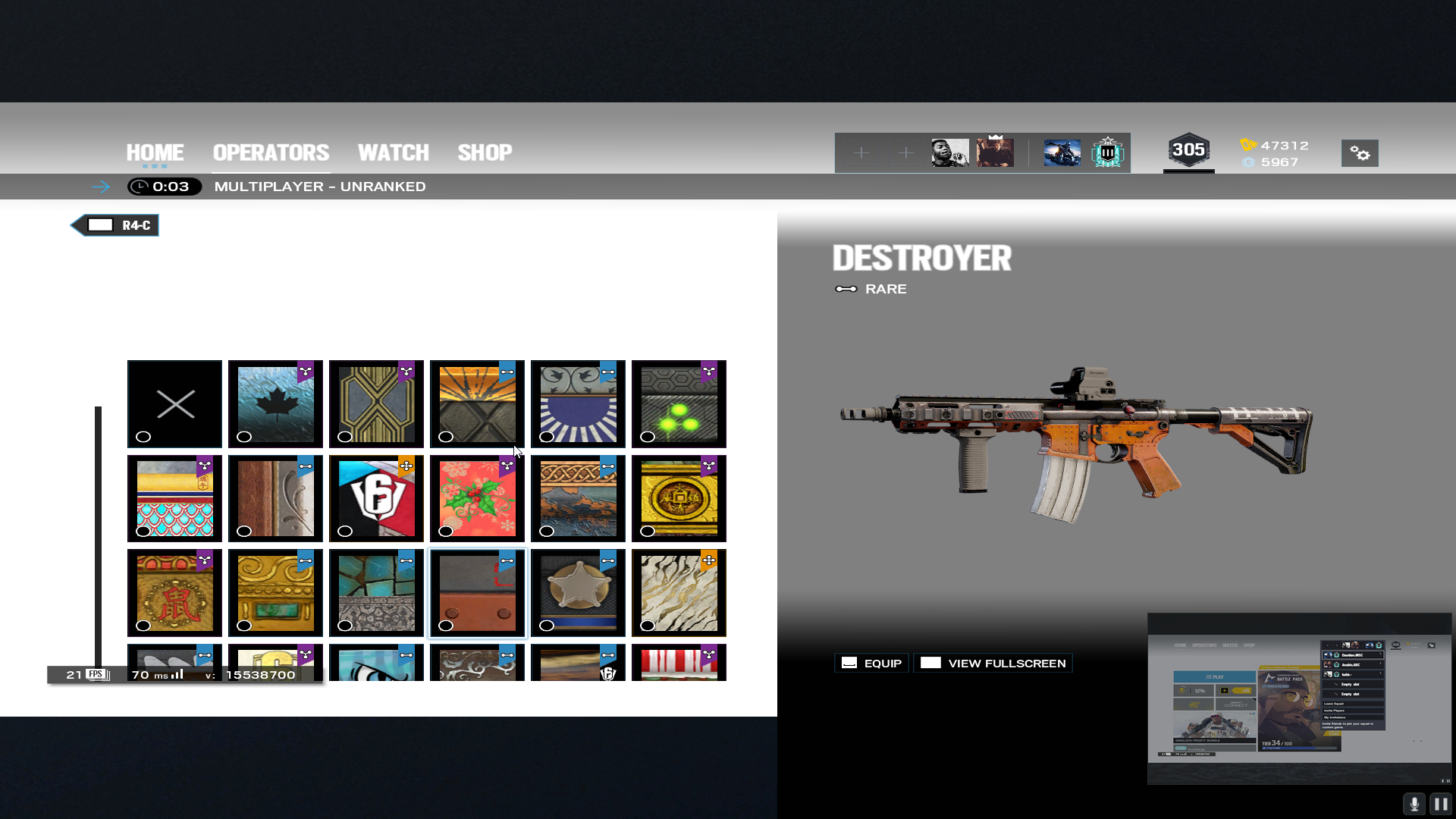Select the gold Chinese coin skin
This screenshot has width=1456, height=819.
679,499
